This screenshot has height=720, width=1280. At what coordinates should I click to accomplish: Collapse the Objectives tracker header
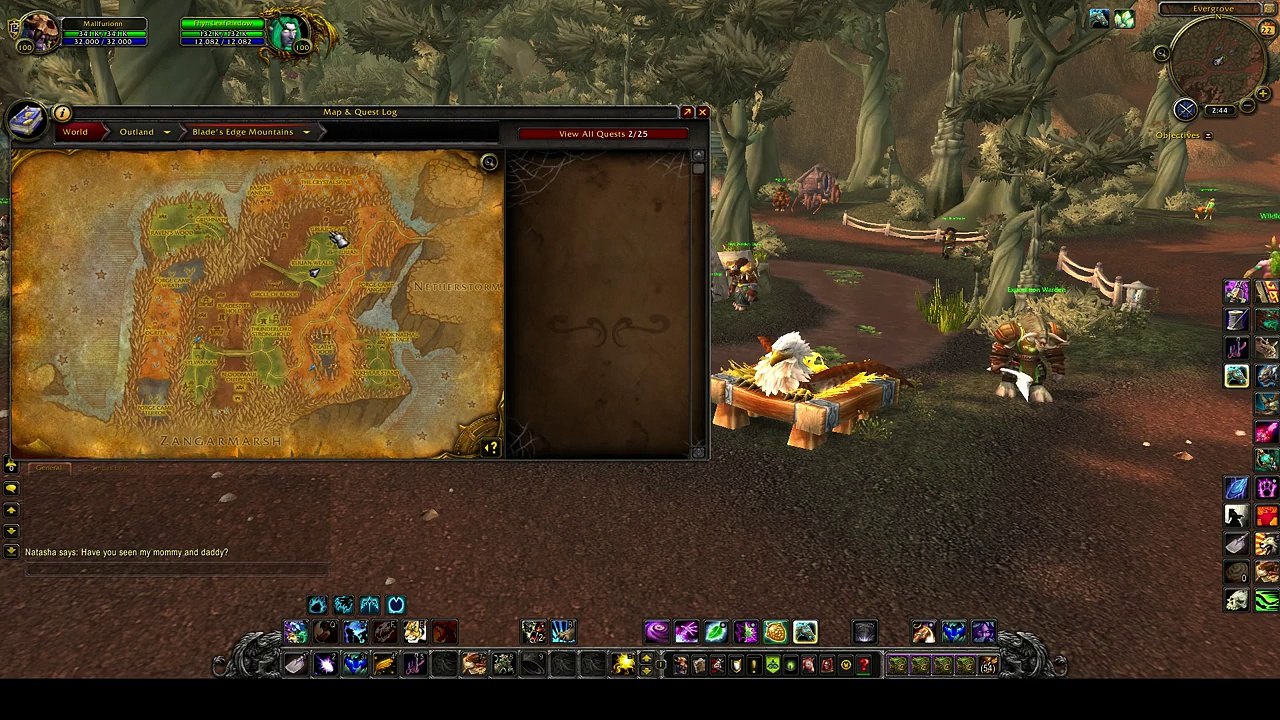pos(1209,135)
